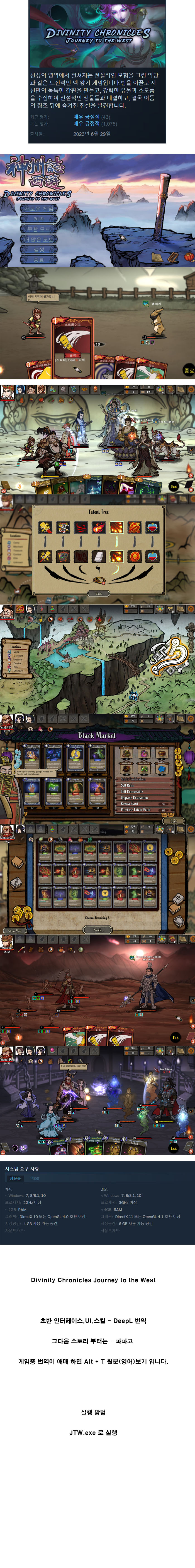Open the Show Map button
The height and width of the screenshot is (1568, 195).
(14, 931)
